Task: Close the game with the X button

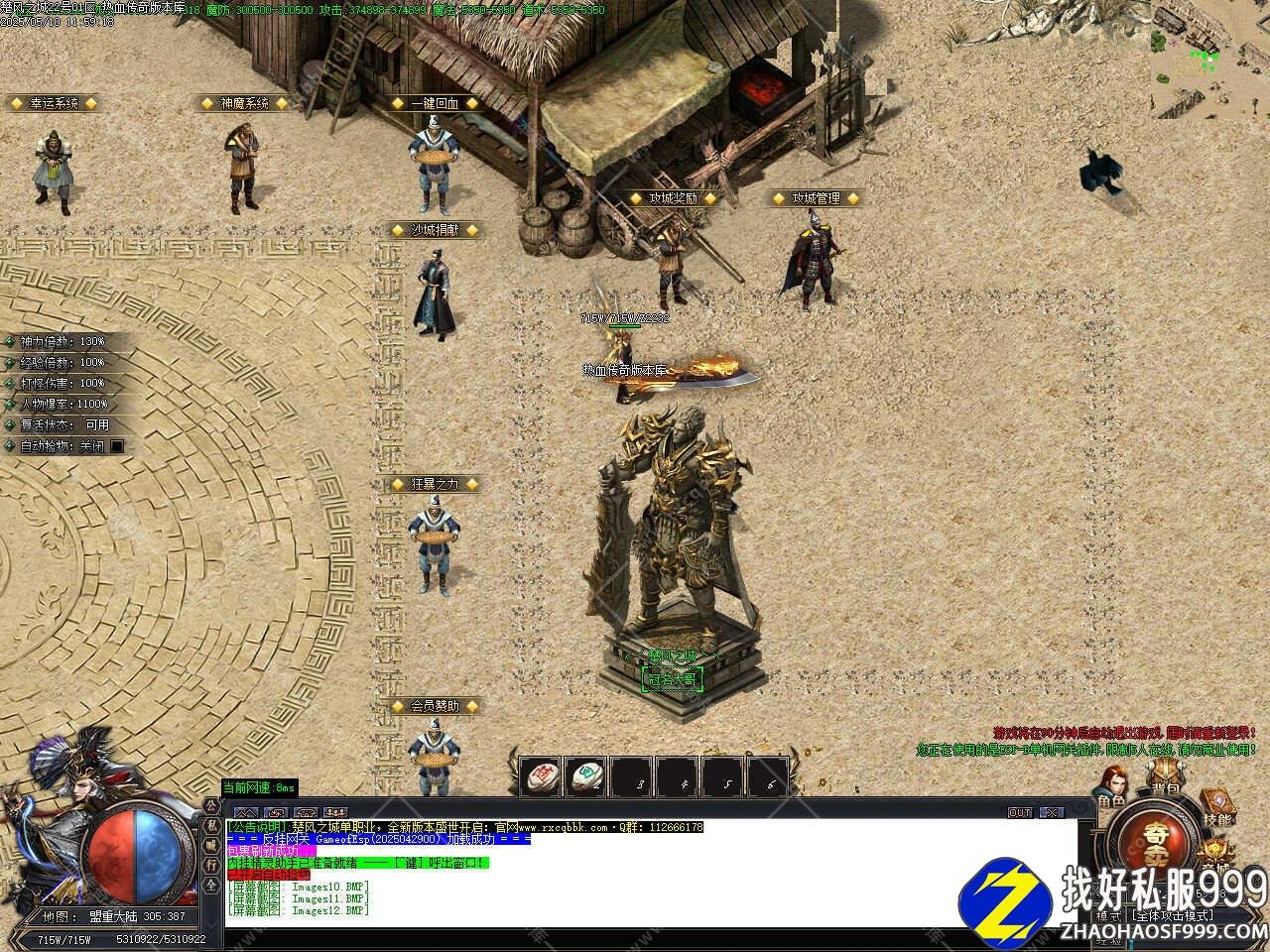Action: (1051, 812)
